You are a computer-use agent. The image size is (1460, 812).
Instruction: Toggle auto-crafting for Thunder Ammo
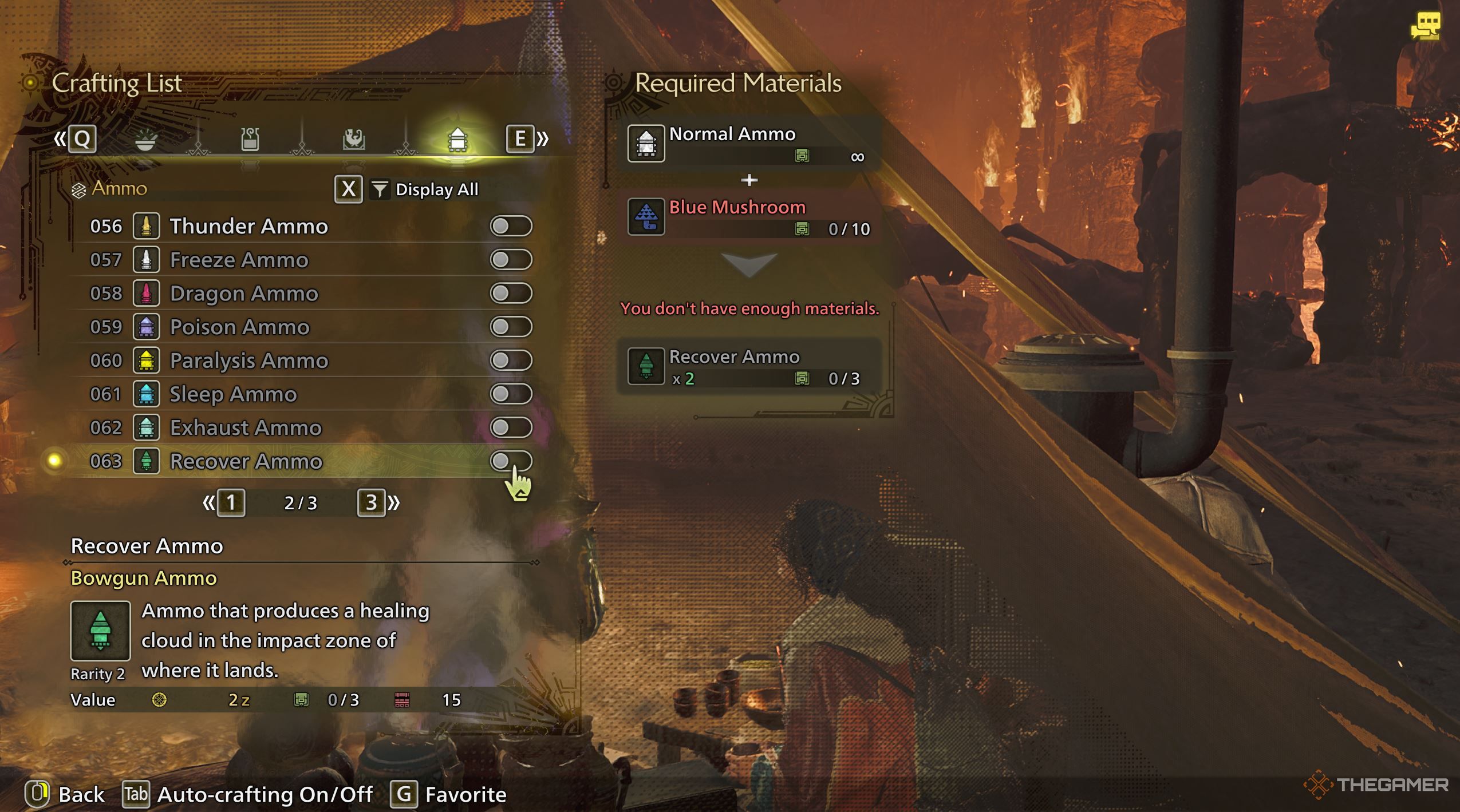[511, 226]
